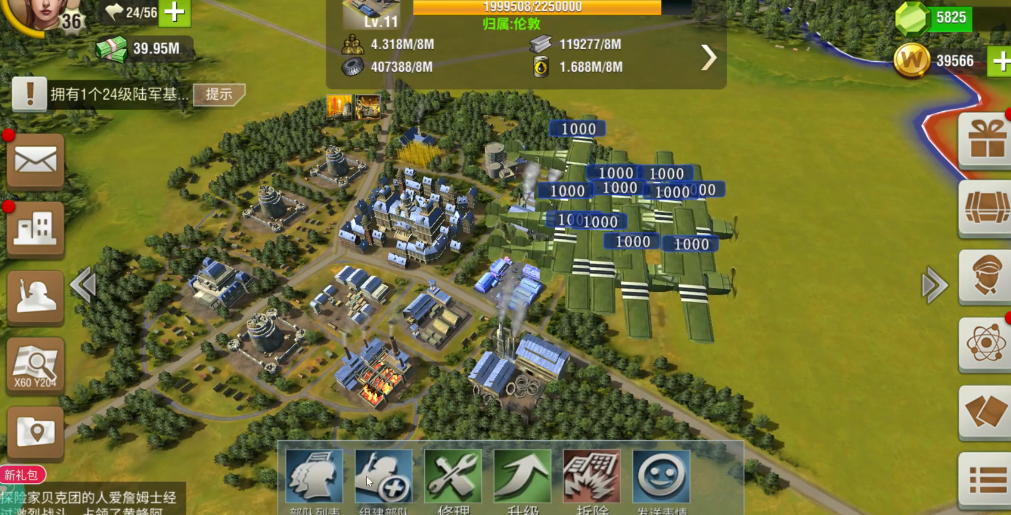The width and height of the screenshot is (1011, 515).
Task: Expand city info with the right arrow
Action: tap(709, 58)
